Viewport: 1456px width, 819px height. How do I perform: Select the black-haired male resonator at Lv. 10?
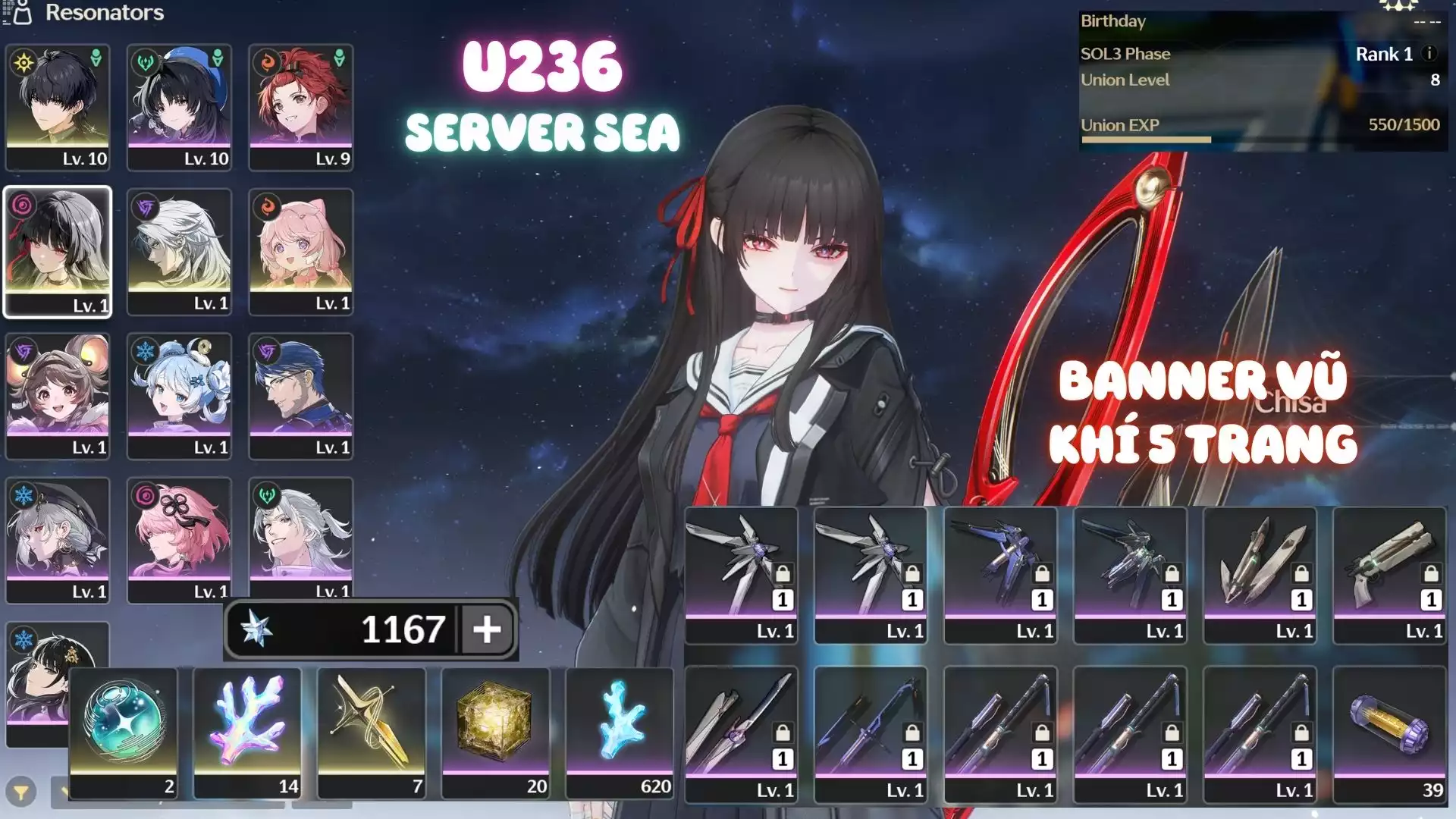[58, 106]
